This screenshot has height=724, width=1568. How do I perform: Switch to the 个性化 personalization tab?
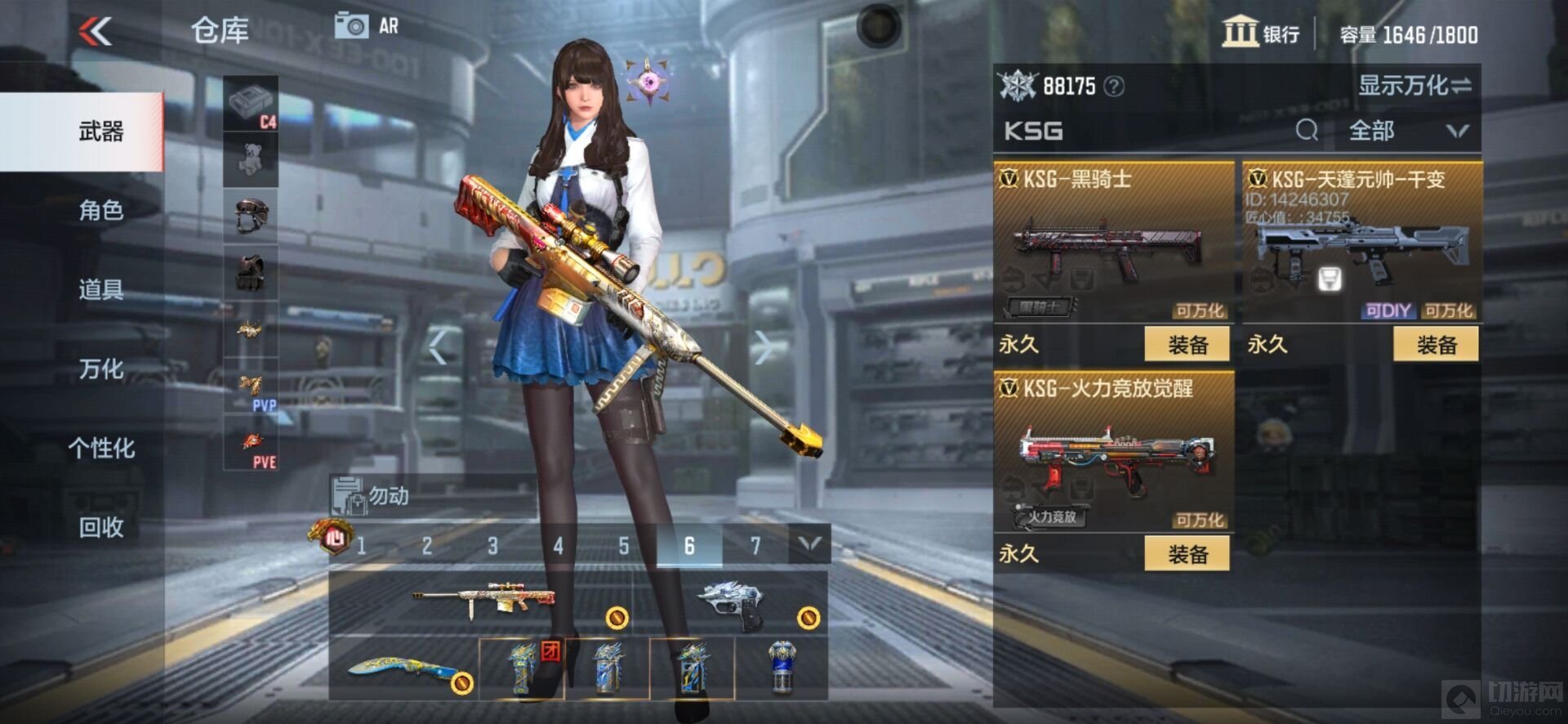tap(100, 448)
